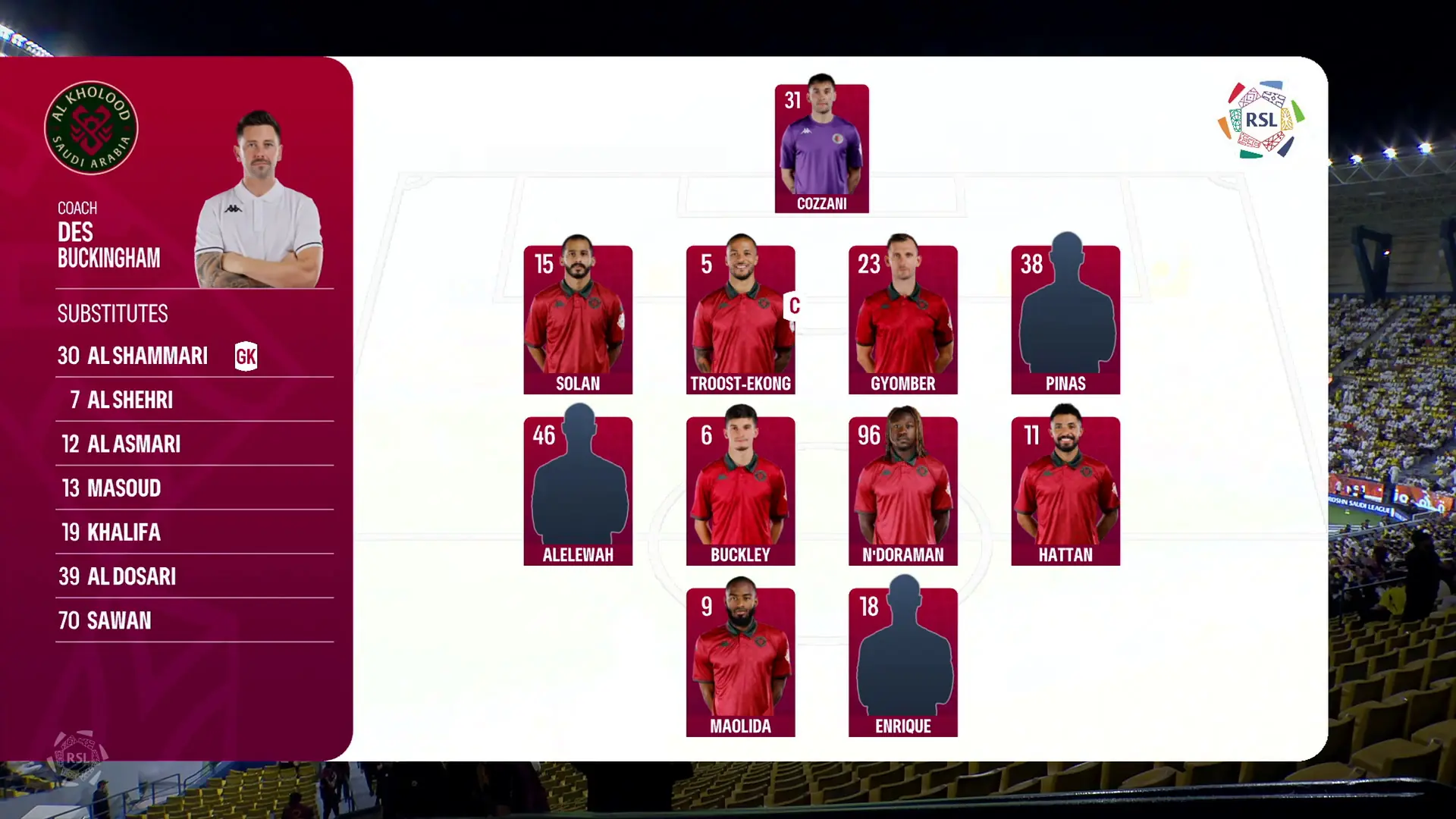Image resolution: width=1456 pixels, height=819 pixels.
Task: Select goalkeeper Cozzani's player card
Action: (x=821, y=148)
